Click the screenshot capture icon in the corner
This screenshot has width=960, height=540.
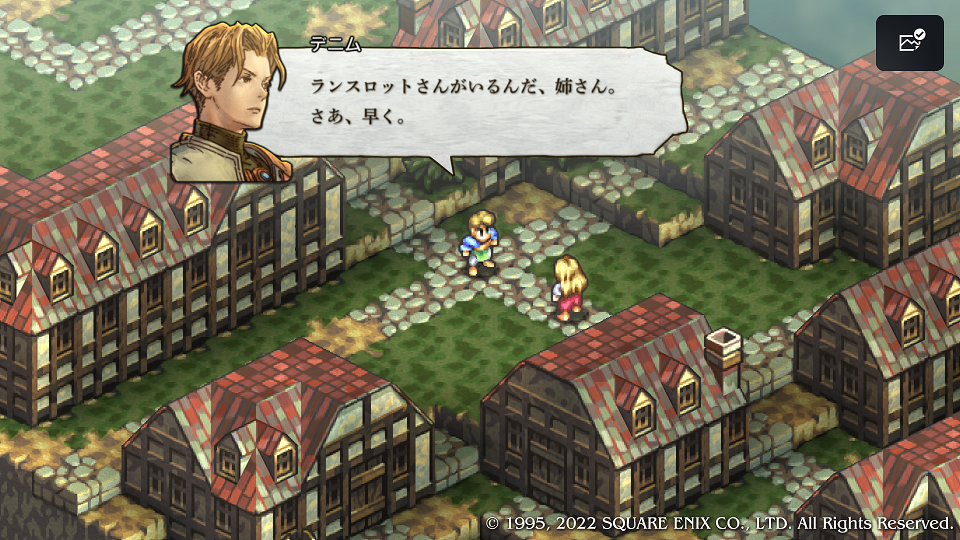pyautogui.click(x=910, y=43)
